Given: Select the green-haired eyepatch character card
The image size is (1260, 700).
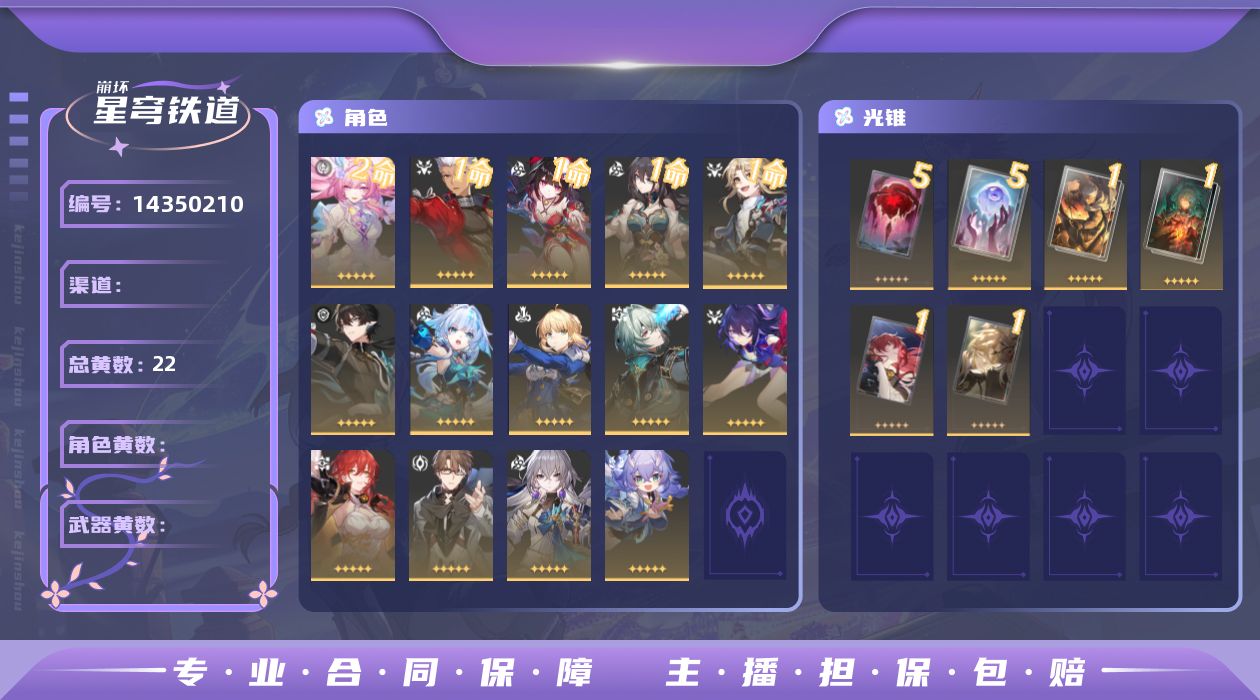Looking at the screenshot, I should [647, 370].
